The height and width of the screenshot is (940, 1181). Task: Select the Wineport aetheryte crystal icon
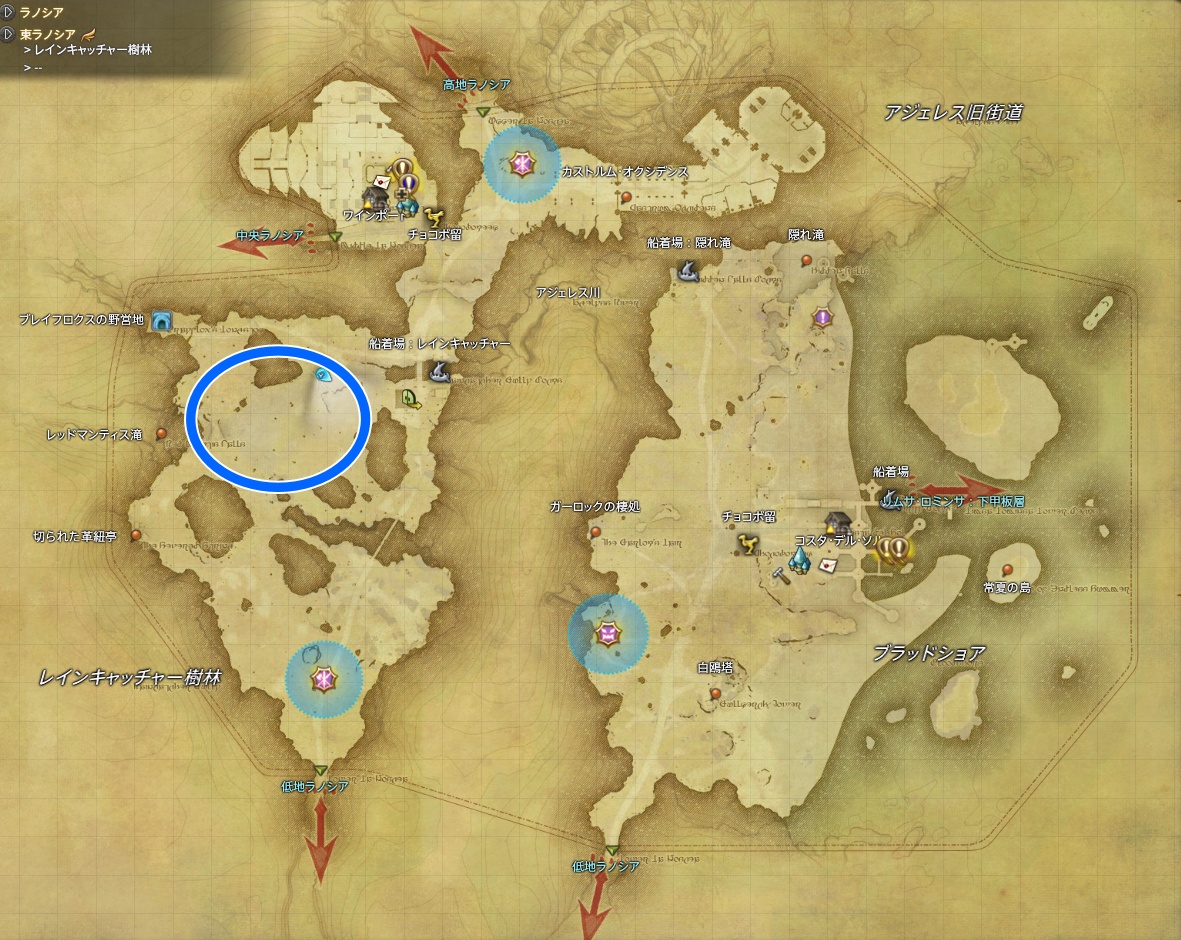[404, 207]
